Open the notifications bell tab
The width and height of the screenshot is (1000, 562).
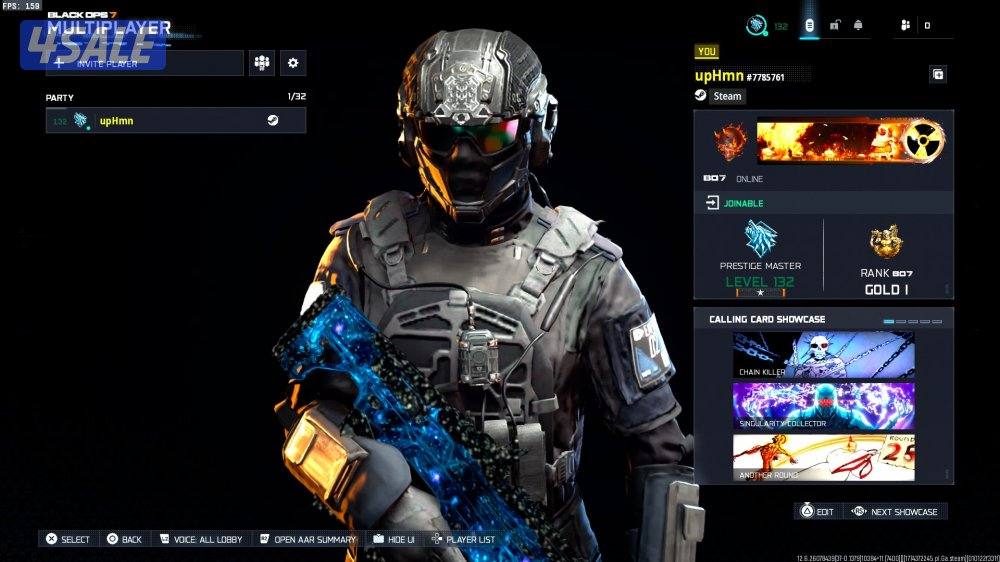[858, 25]
